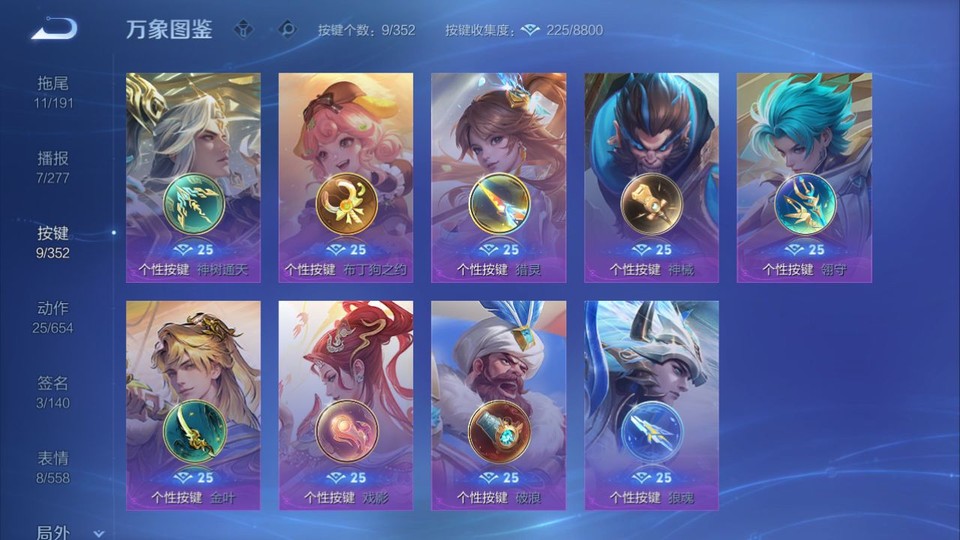The image size is (960, 540).
Task: Choose the 布丁狗之约 key skin card
Action: click(x=346, y=177)
